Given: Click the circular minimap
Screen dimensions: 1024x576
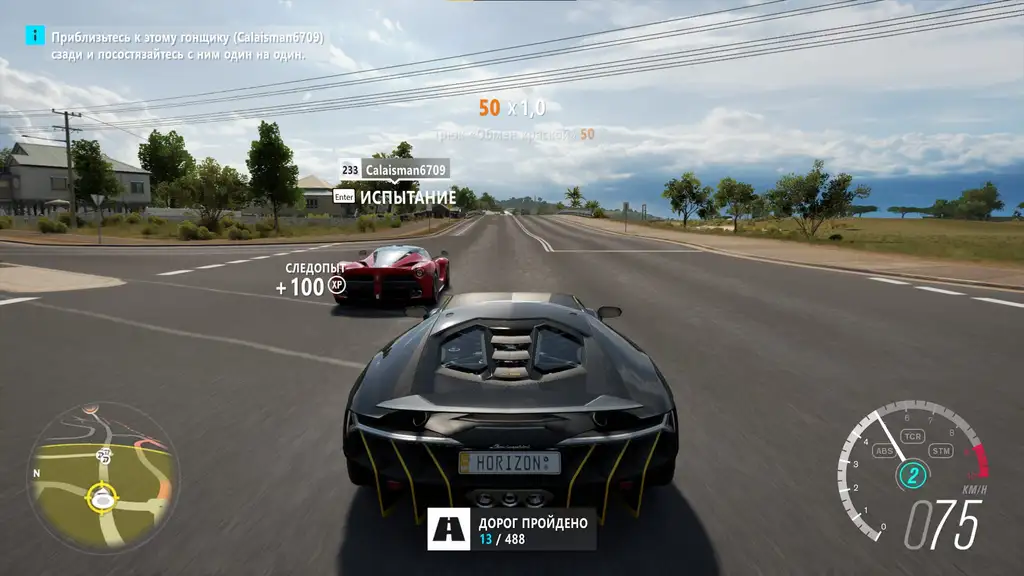Looking at the screenshot, I should coord(103,478).
